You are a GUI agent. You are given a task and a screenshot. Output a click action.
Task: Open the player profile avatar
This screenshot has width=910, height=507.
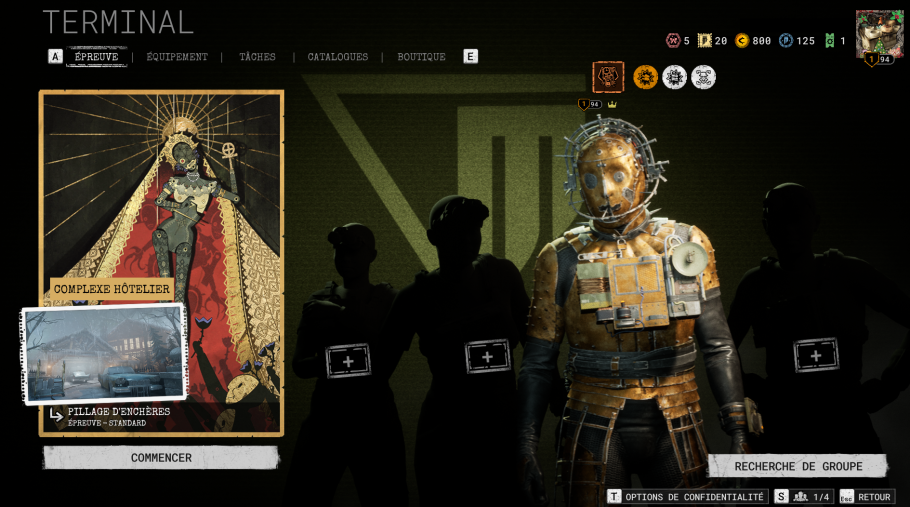click(x=879, y=34)
